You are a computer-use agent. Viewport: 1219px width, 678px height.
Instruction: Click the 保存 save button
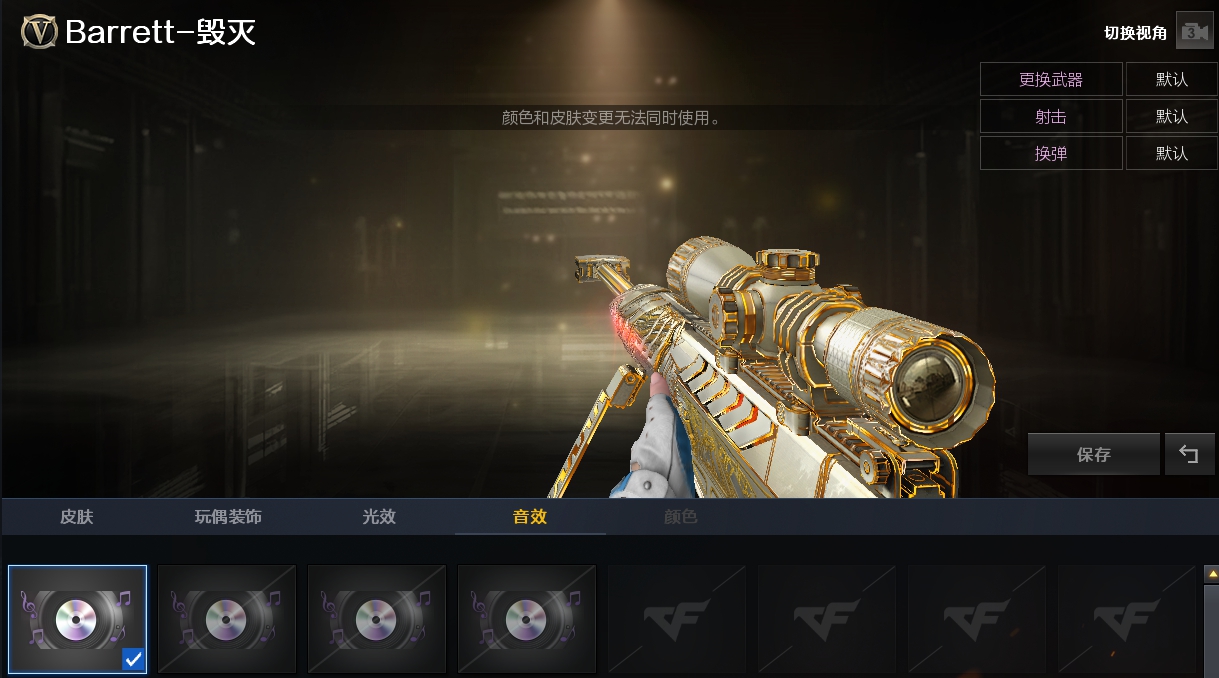(x=1093, y=454)
